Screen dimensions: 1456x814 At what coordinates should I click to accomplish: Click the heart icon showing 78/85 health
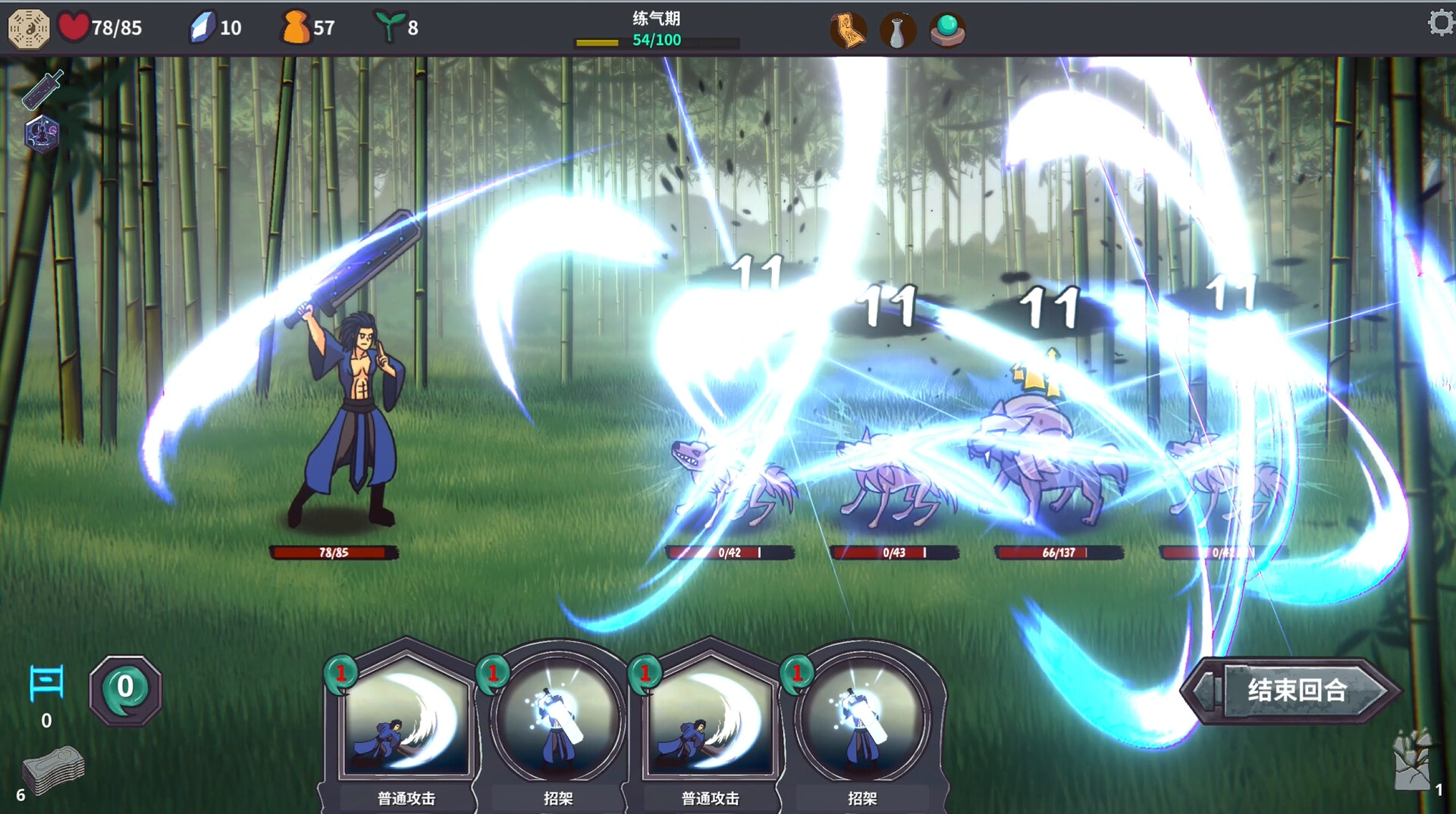(x=75, y=27)
